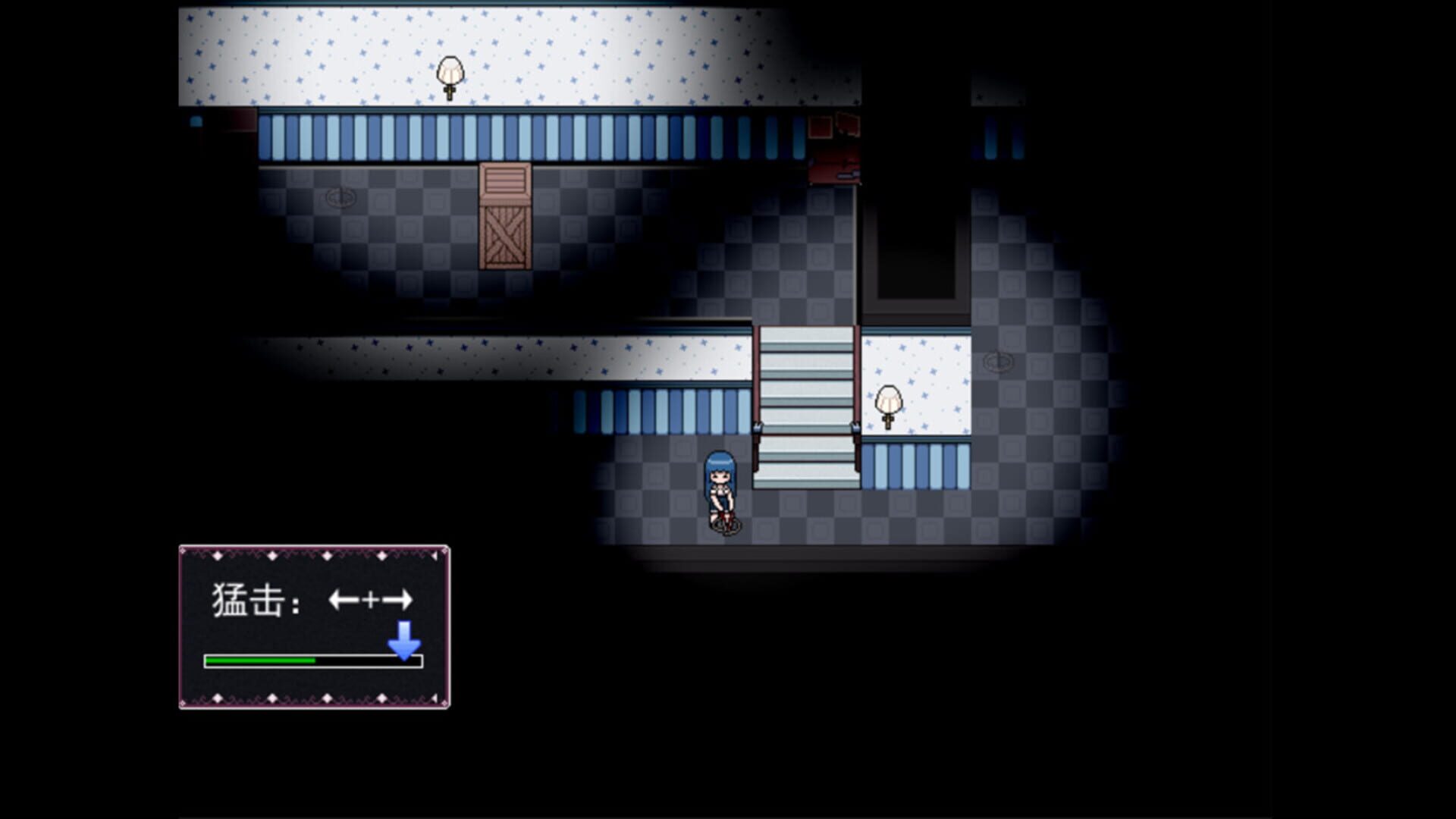Click the plus sign between the arrows
Viewport: 1456px width, 819px height.
(372, 600)
